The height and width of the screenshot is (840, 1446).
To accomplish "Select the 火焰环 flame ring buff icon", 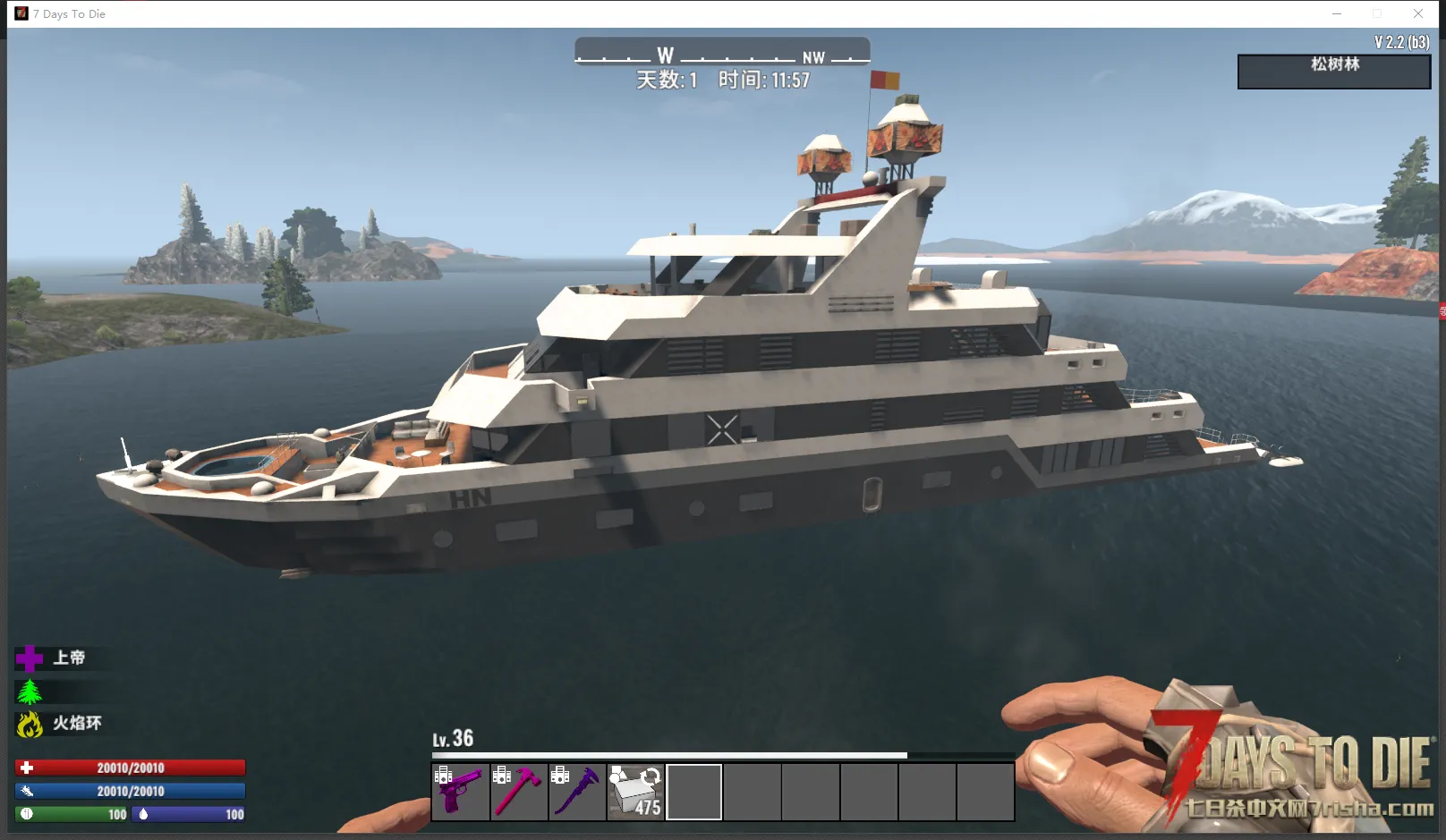I will (x=30, y=724).
